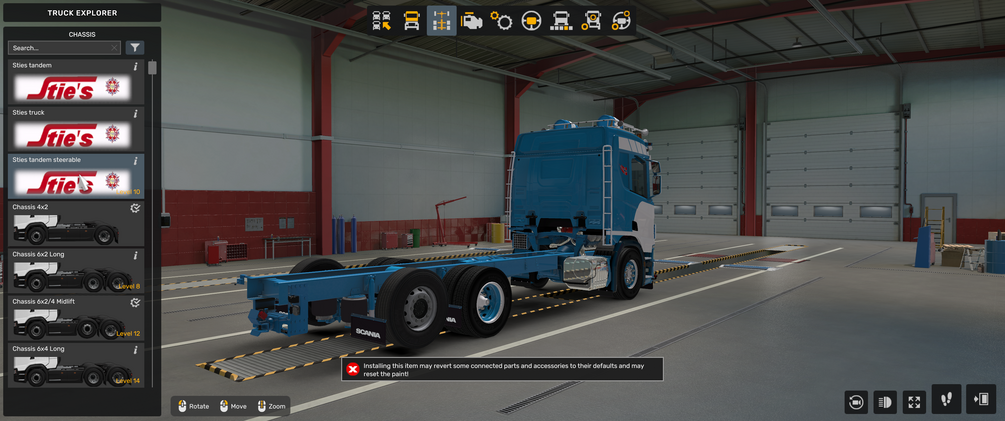Show info for Sties tandem chassis
Image resolution: width=1005 pixels, height=421 pixels.
pyautogui.click(x=136, y=67)
